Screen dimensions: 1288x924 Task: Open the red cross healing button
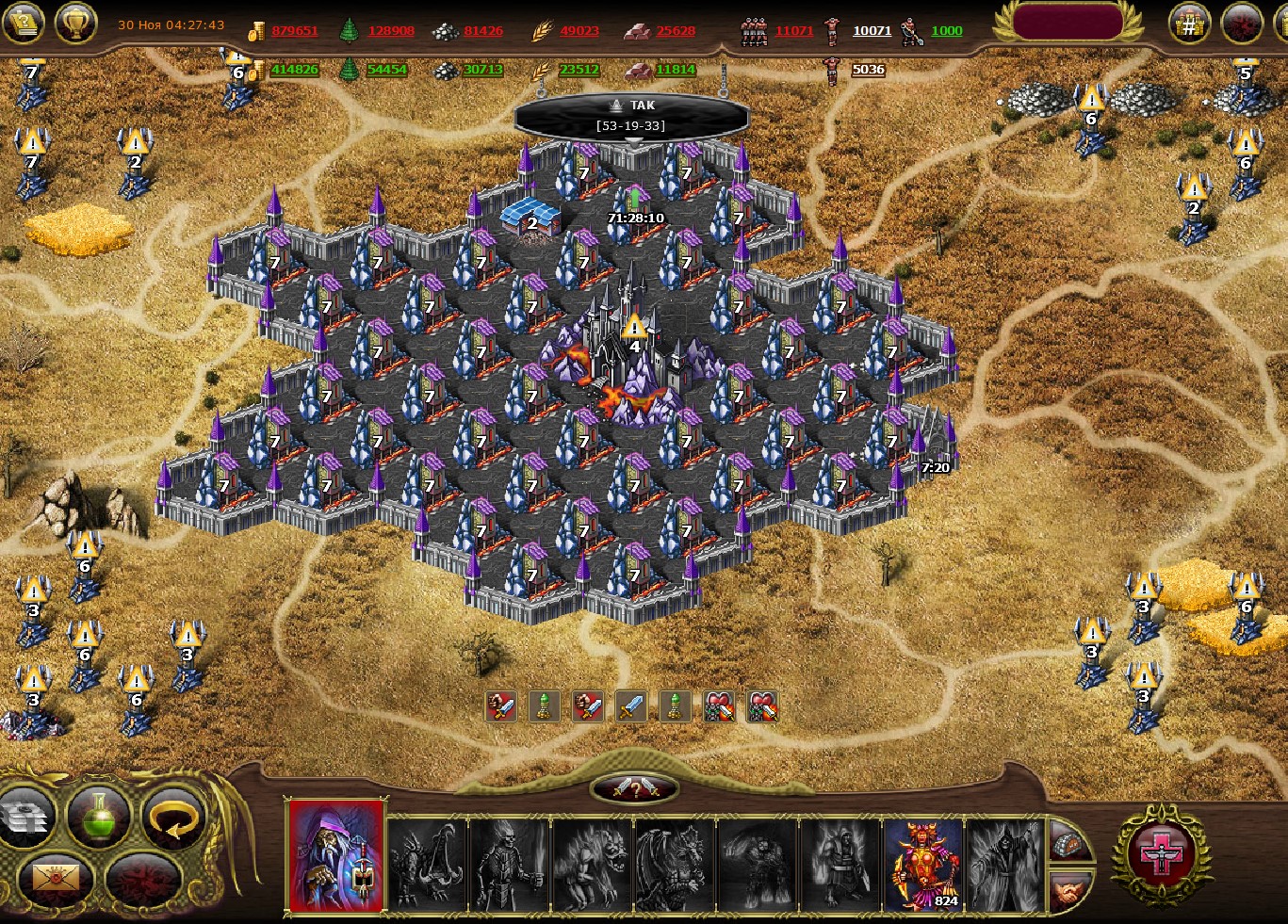click(x=1161, y=855)
